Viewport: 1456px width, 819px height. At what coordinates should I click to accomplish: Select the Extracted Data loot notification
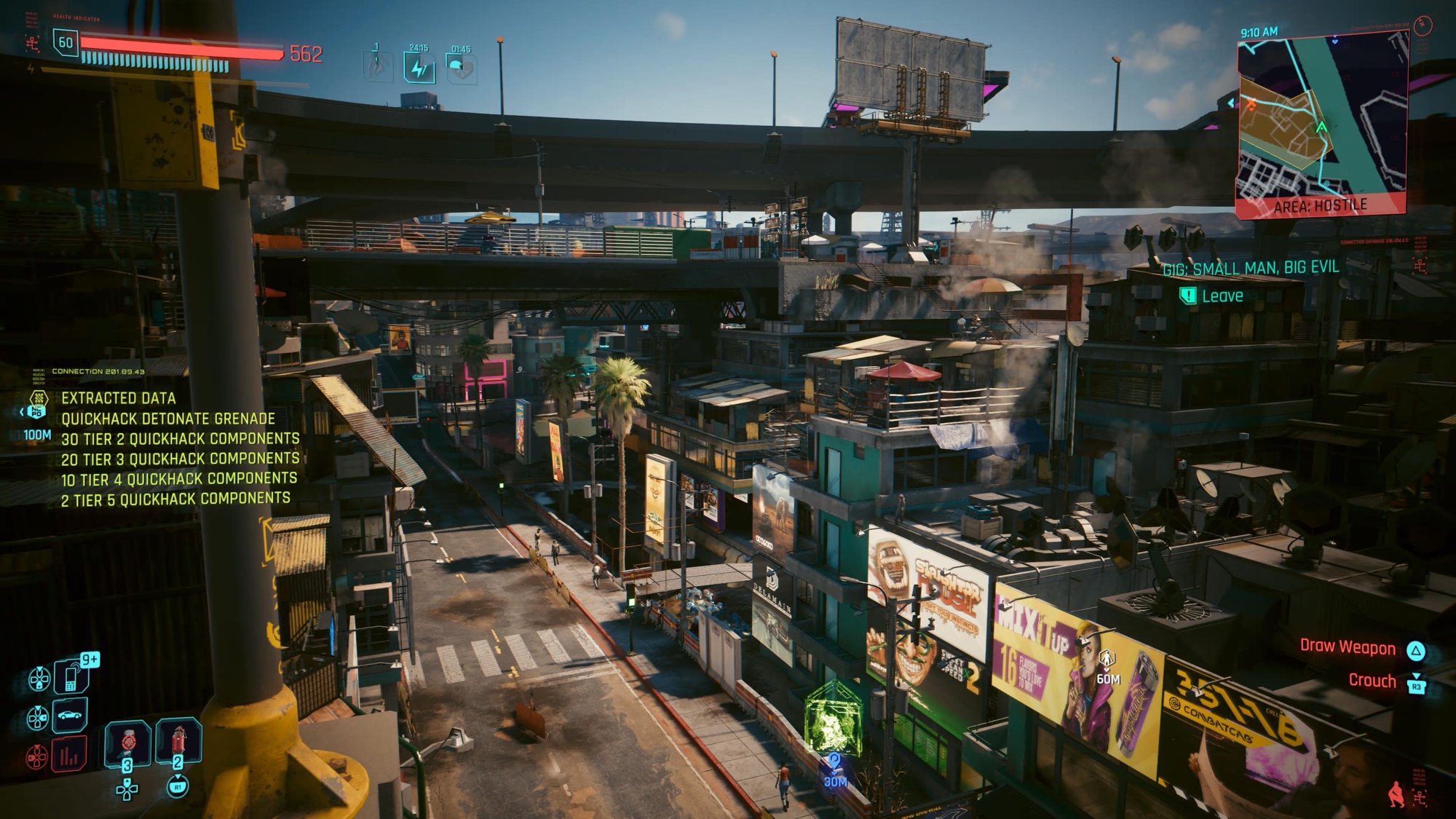(x=118, y=398)
